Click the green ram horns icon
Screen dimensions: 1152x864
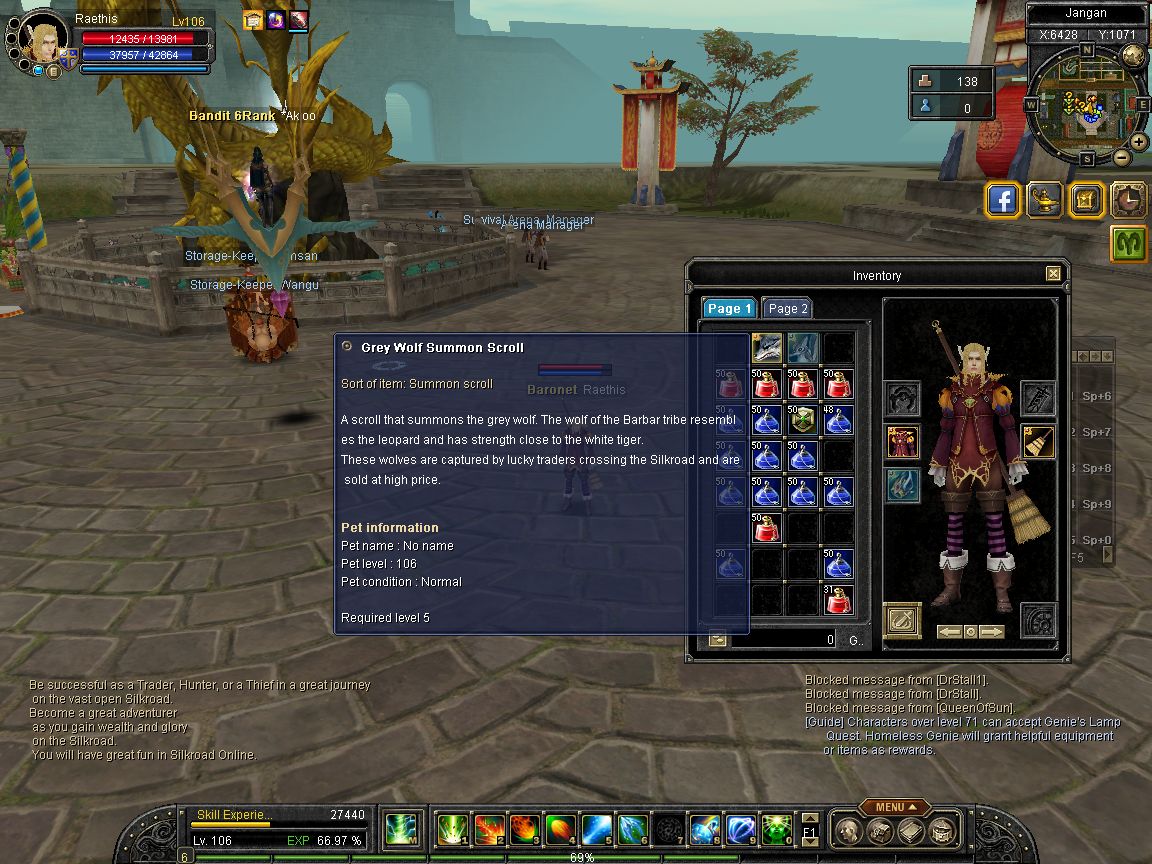(1129, 244)
